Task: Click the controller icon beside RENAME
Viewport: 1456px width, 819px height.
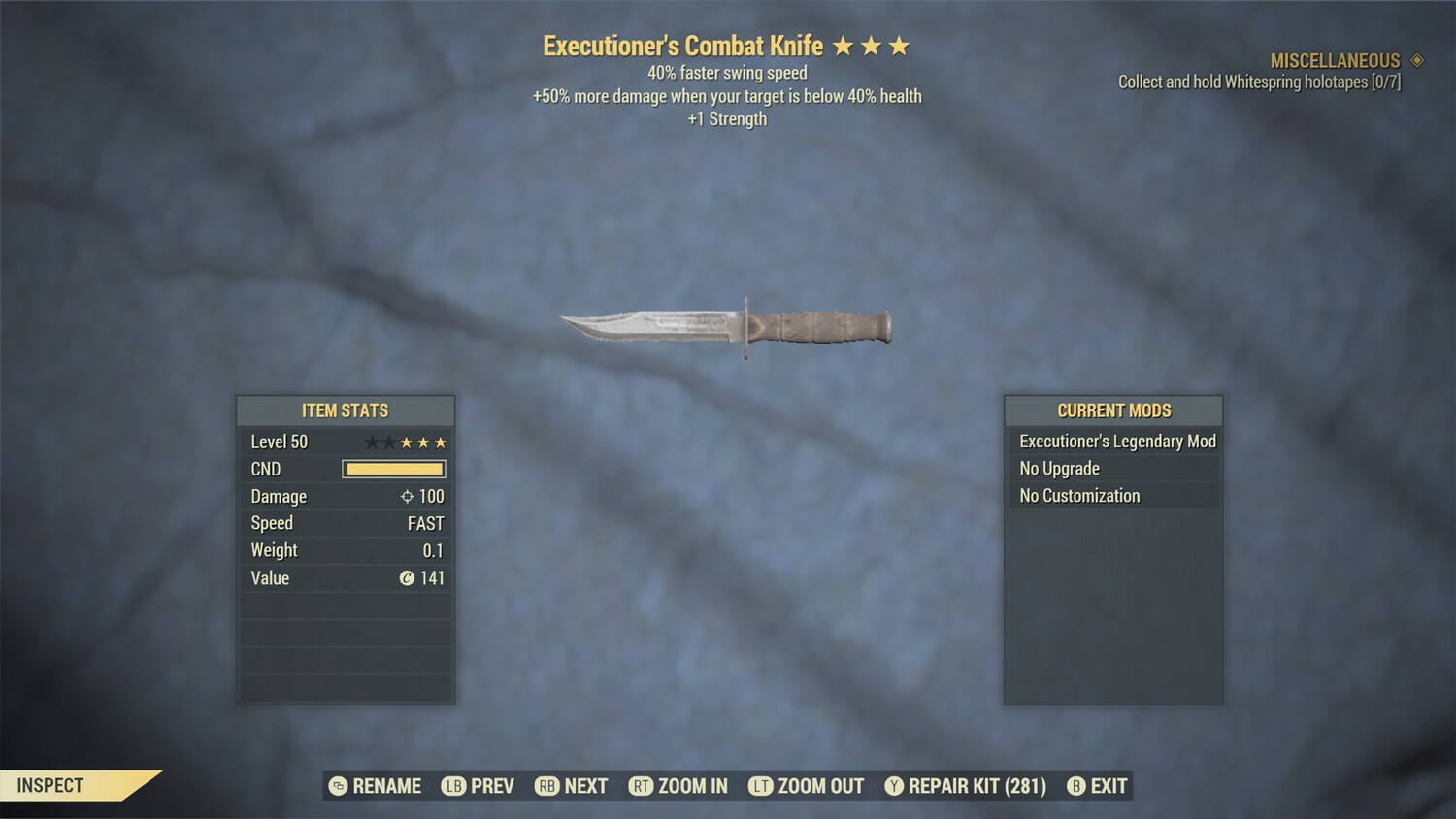Action: 337,786
